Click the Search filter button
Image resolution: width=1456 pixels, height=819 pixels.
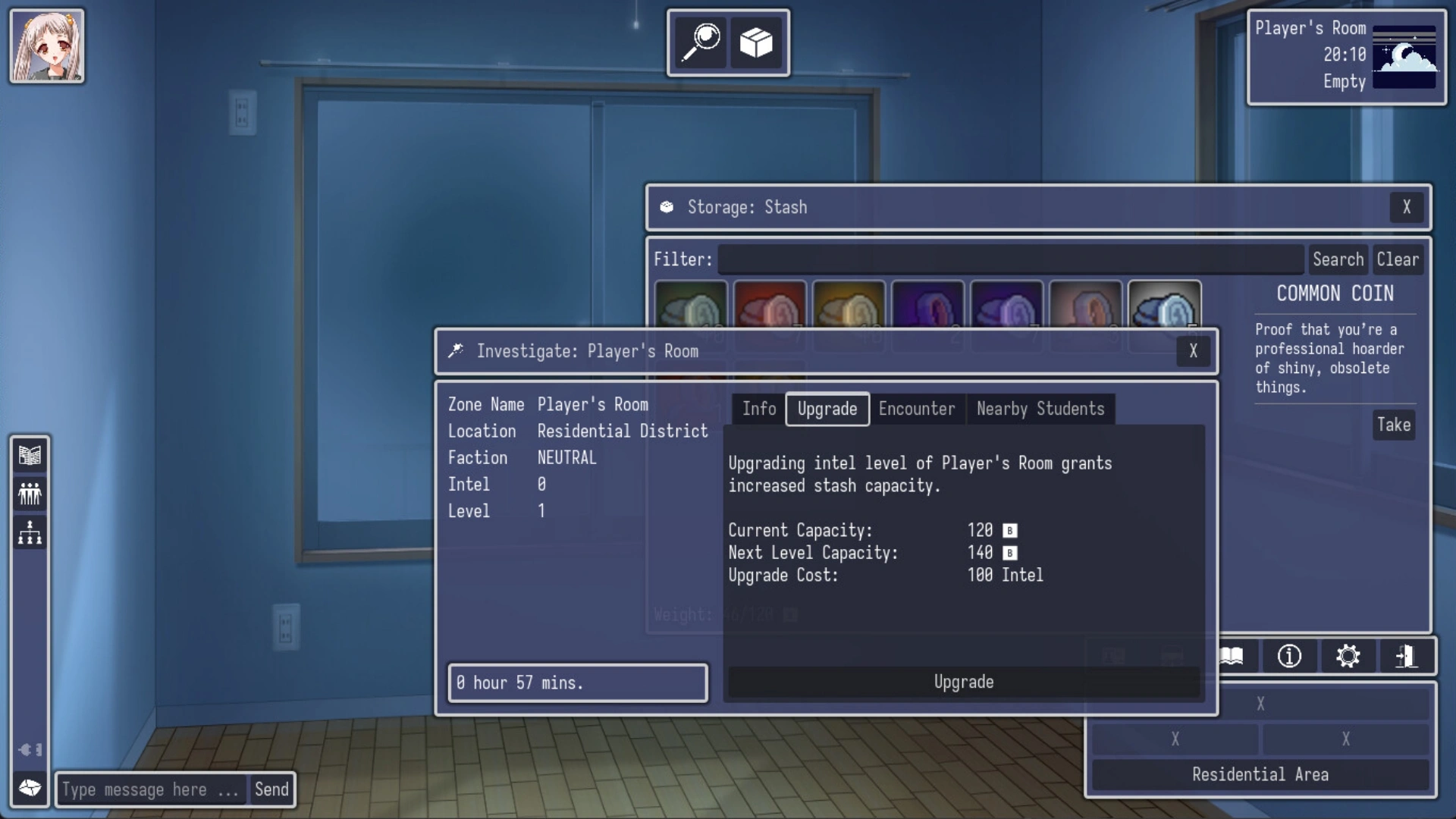click(x=1338, y=259)
